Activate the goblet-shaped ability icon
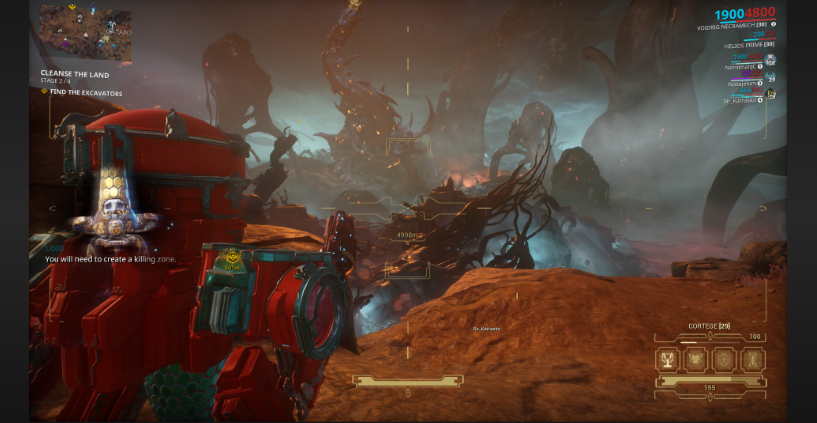This screenshot has height=423, width=817. [x=670, y=360]
